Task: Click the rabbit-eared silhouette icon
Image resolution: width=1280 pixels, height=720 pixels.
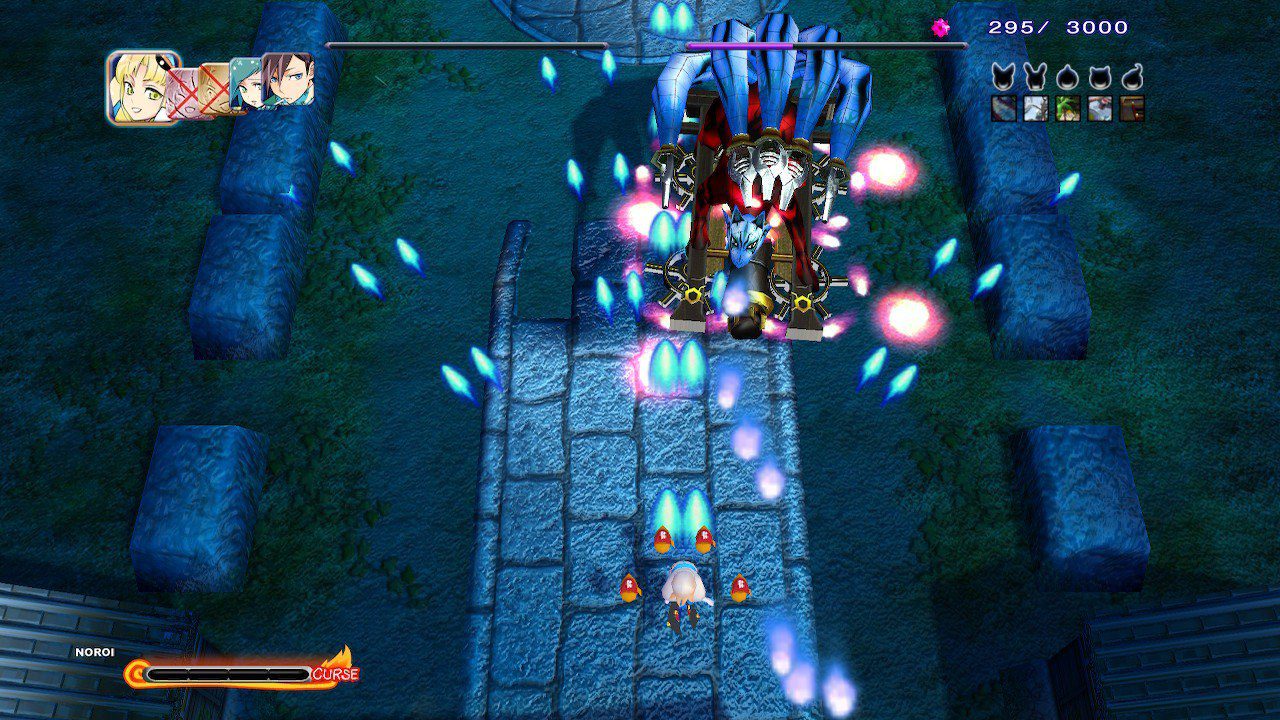Action: [1036, 77]
